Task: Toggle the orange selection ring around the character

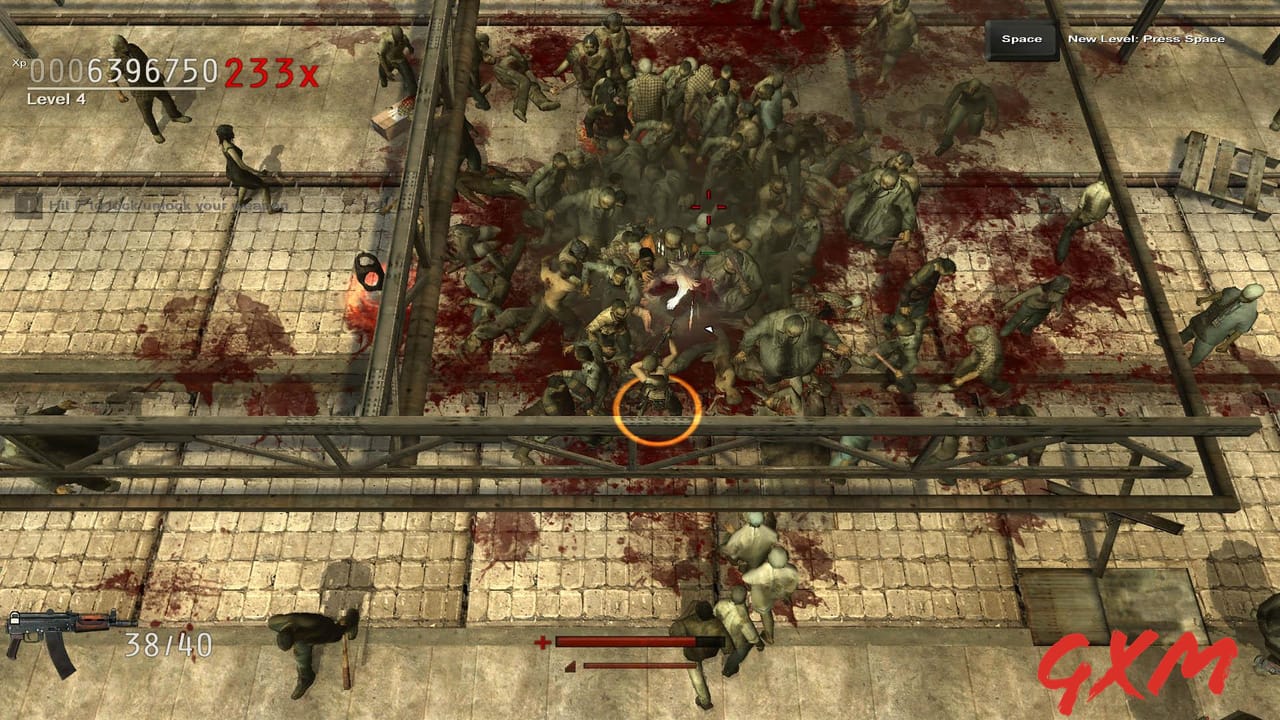Action: point(655,408)
